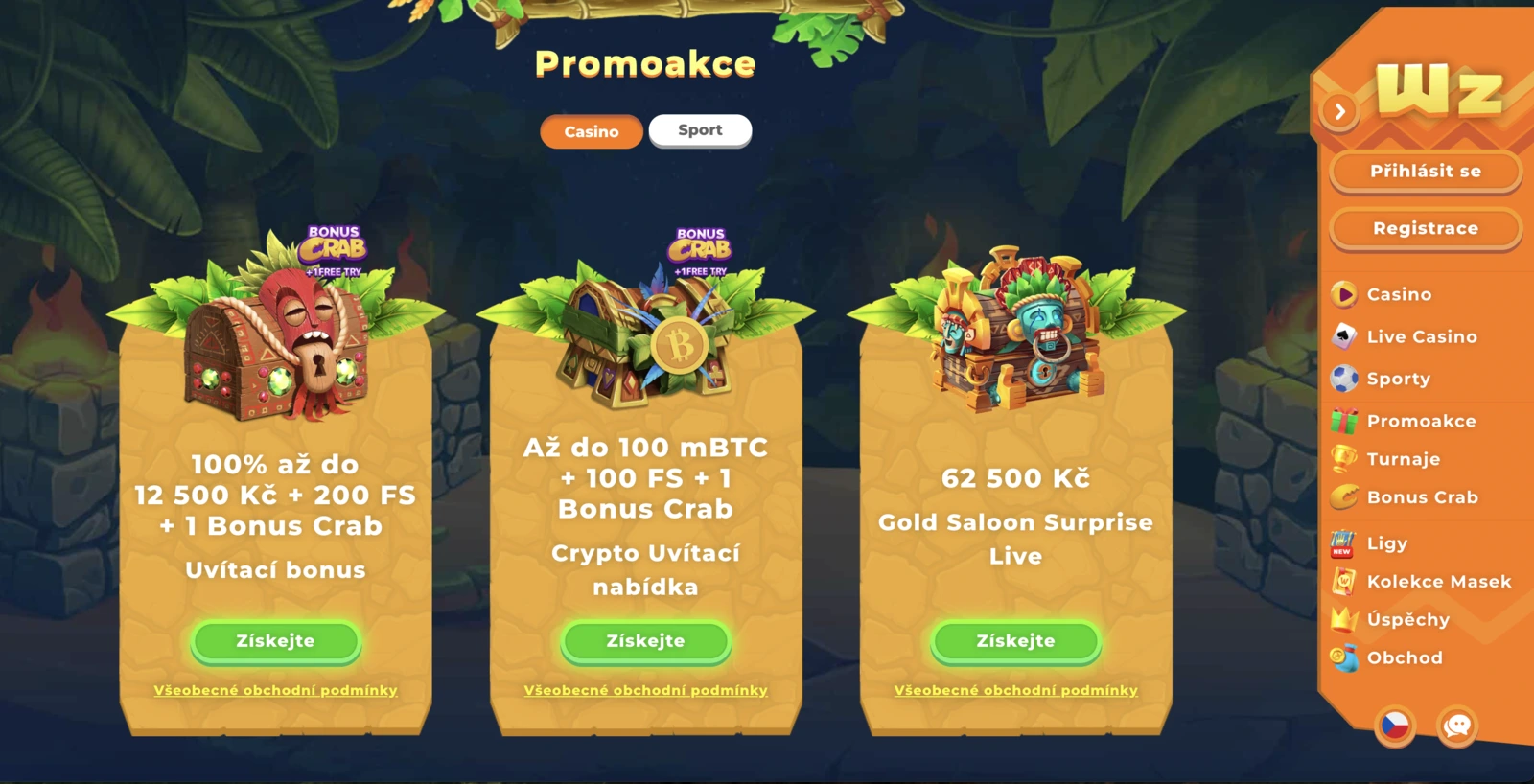Click the Registrace button
This screenshot has width=1534, height=784.
click(x=1425, y=228)
